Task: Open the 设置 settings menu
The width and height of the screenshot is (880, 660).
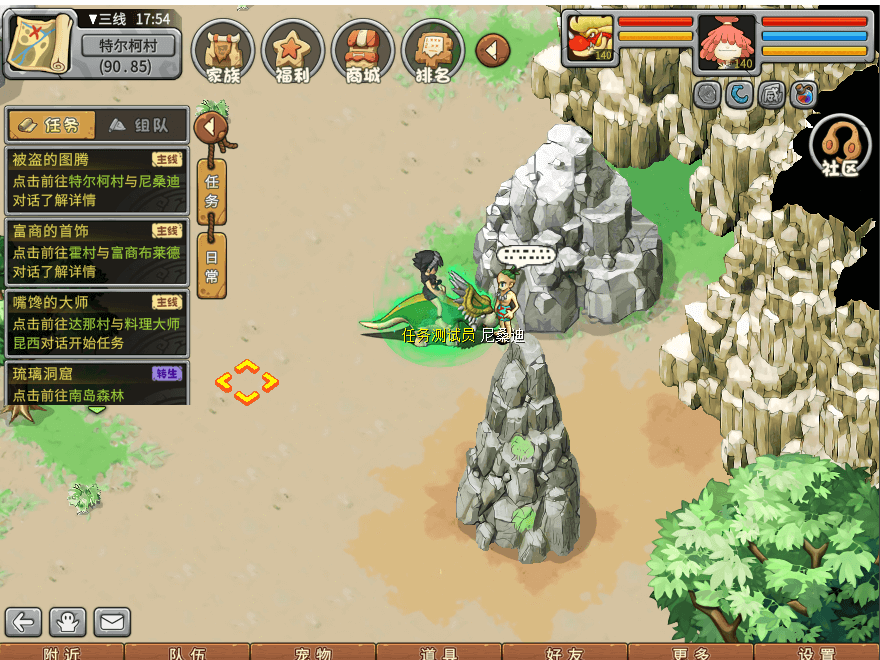Action: [x=817, y=653]
